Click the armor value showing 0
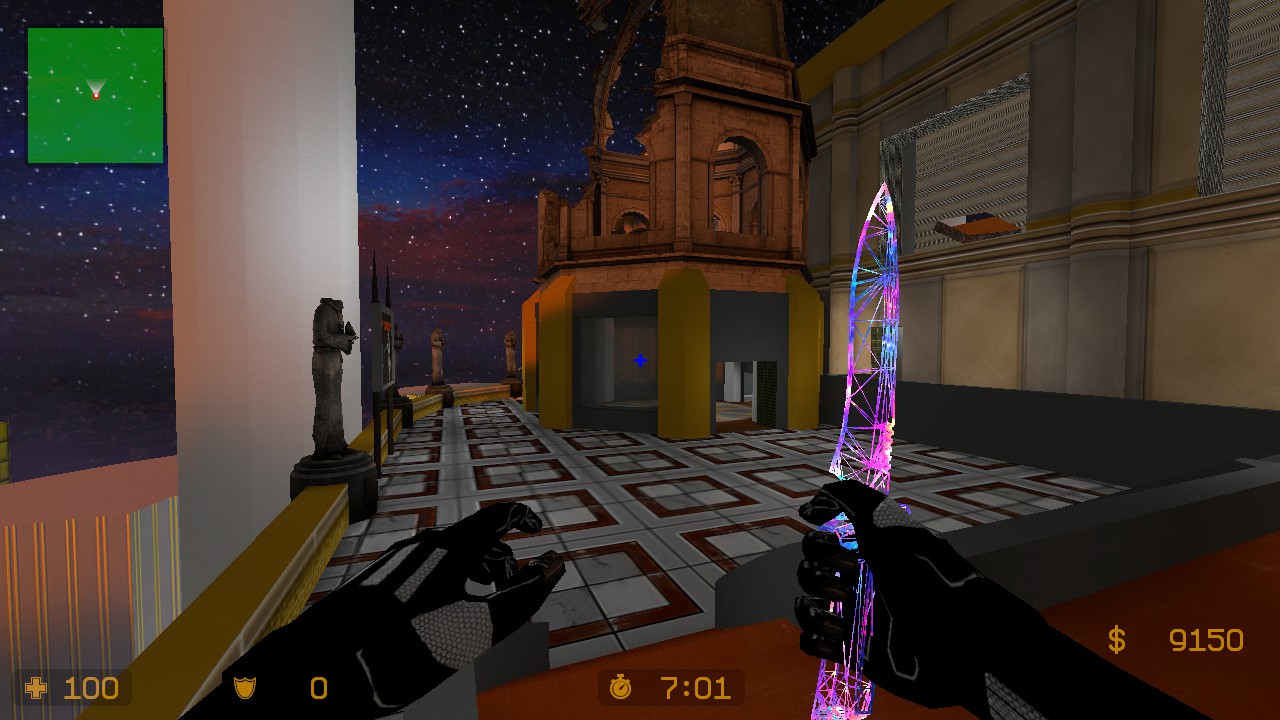 click(318, 688)
